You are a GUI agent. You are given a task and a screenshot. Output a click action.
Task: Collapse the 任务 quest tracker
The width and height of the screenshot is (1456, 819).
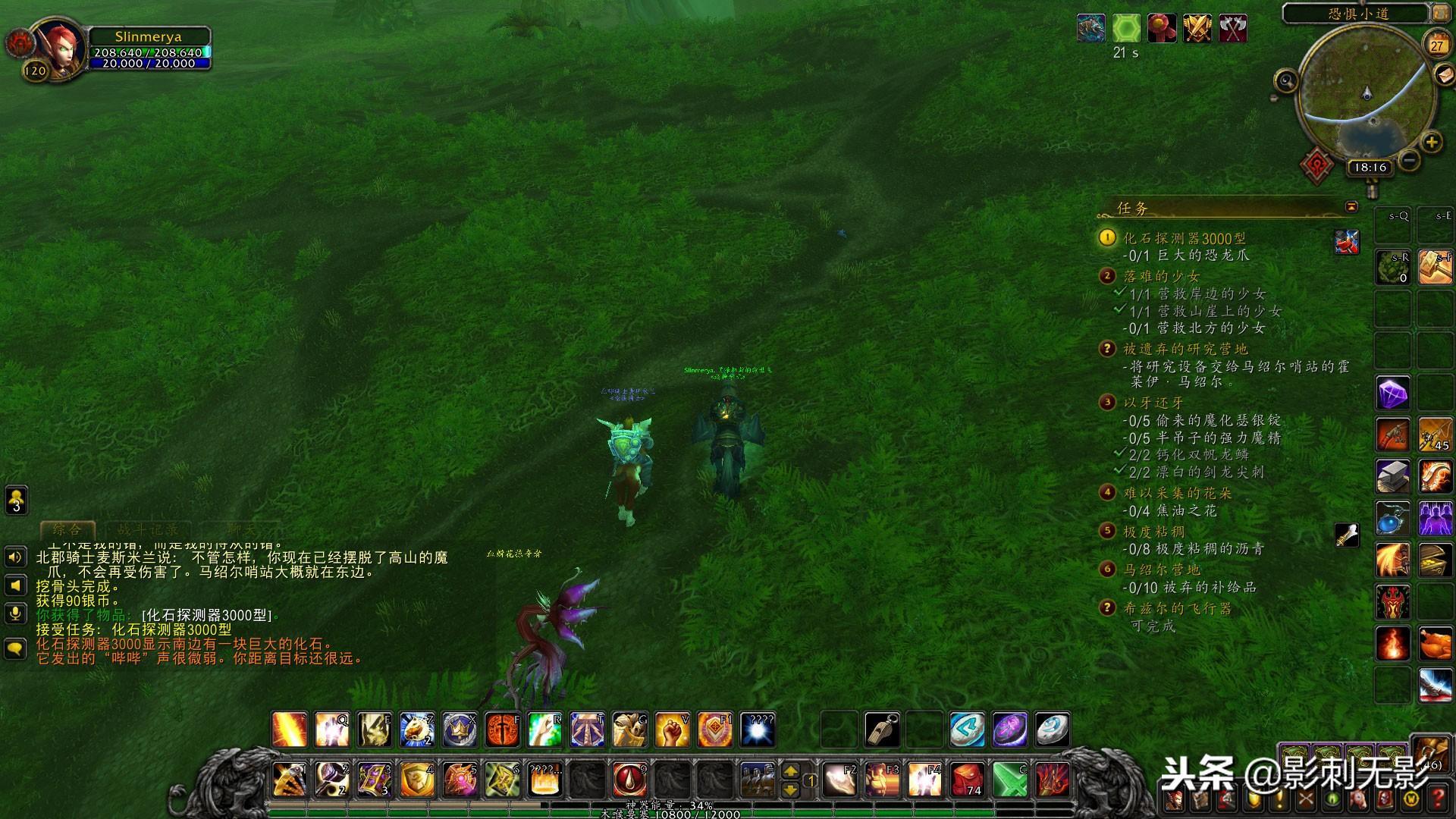click(1351, 206)
